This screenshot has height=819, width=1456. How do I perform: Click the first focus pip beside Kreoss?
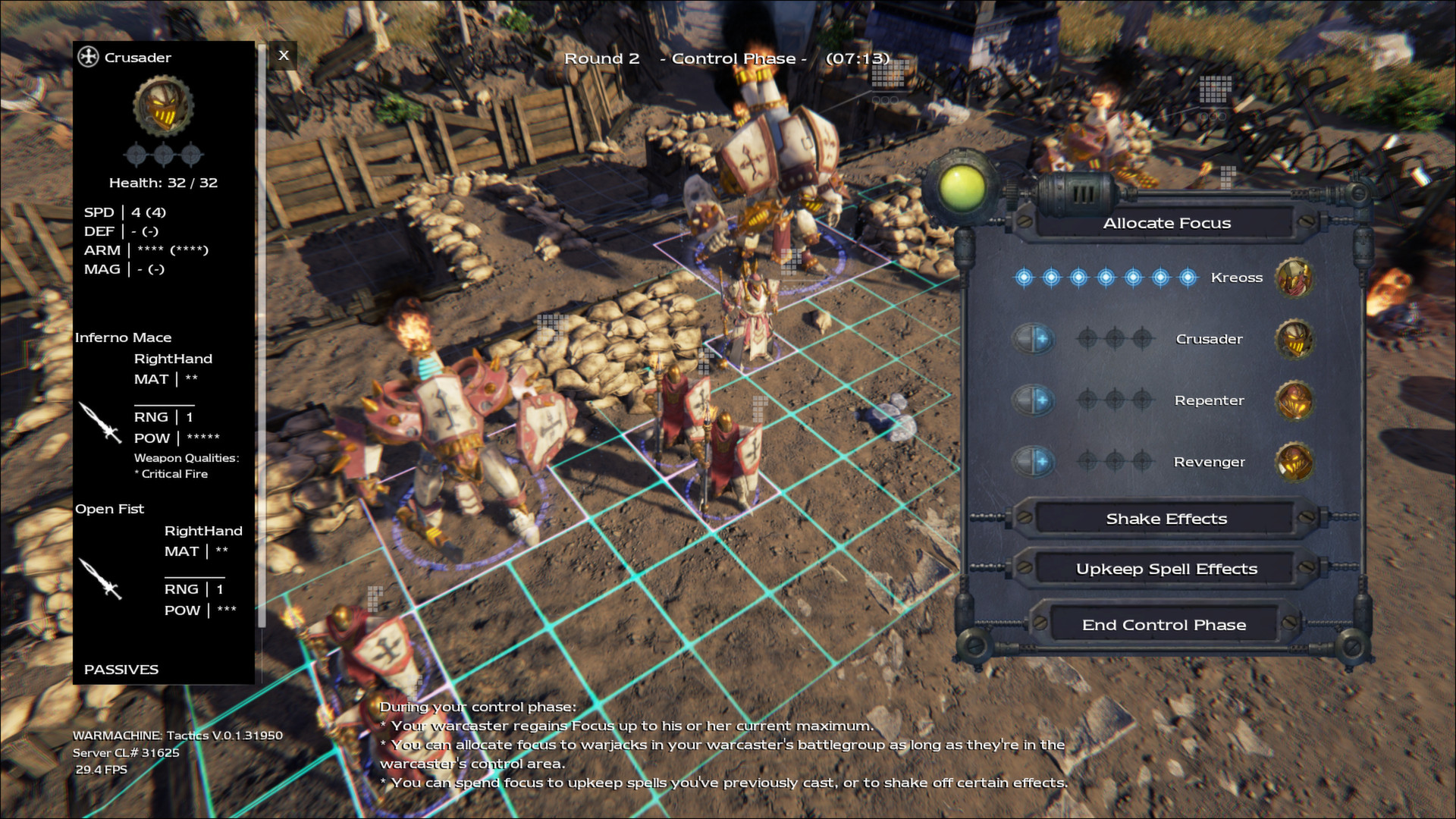pos(1025,278)
